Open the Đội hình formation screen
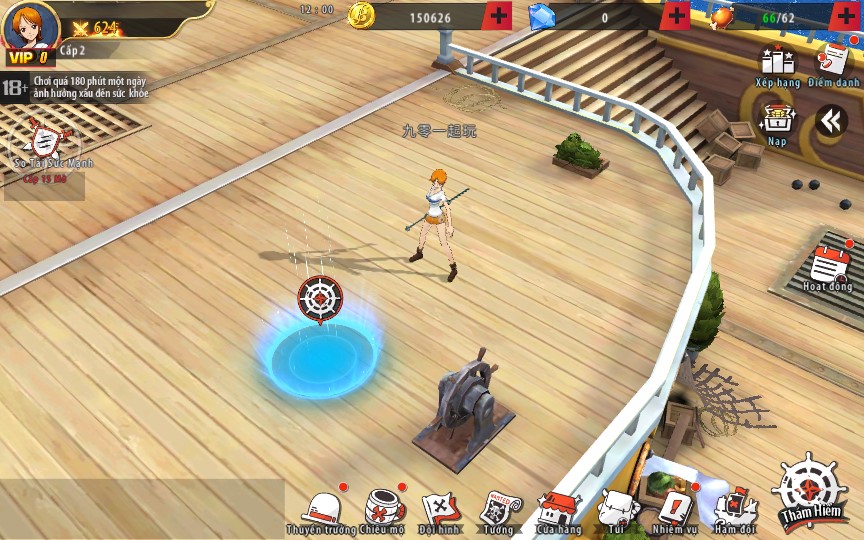Viewport: 864px width, 540px height. tap(440, 509)
